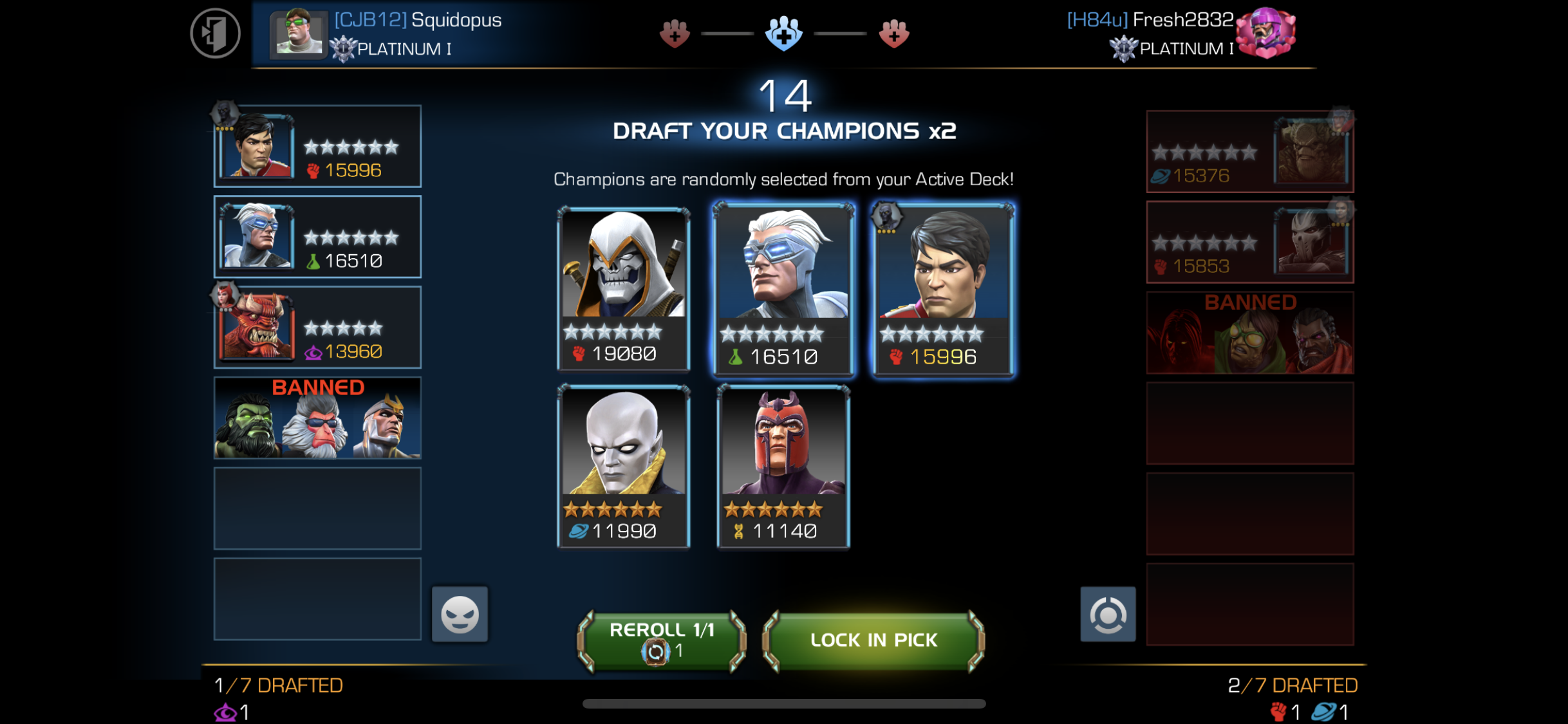Inspect opponent's drafted champion rated 15376

click(1249, 152)
